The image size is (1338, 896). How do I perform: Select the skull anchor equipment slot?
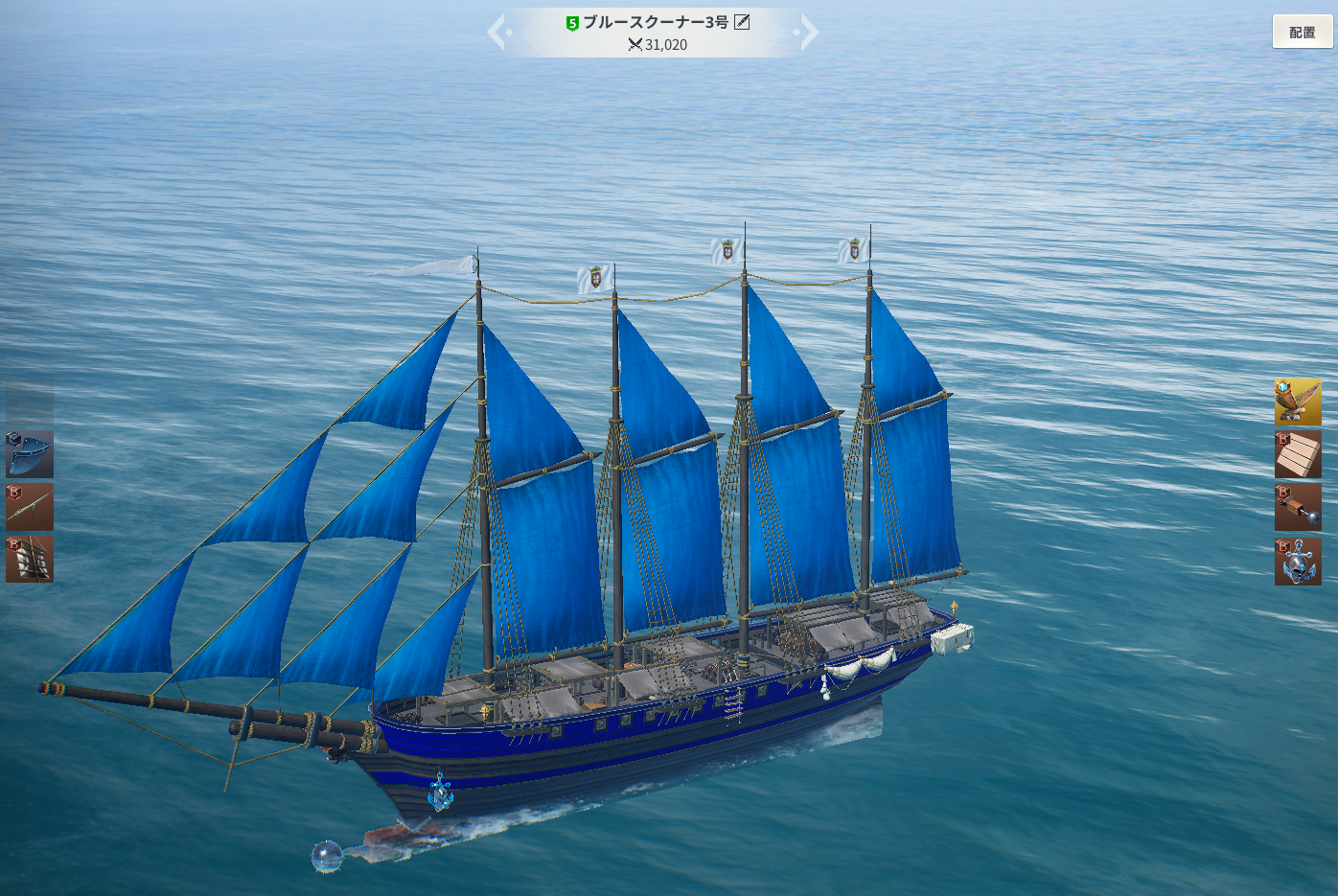point(1298,561)
